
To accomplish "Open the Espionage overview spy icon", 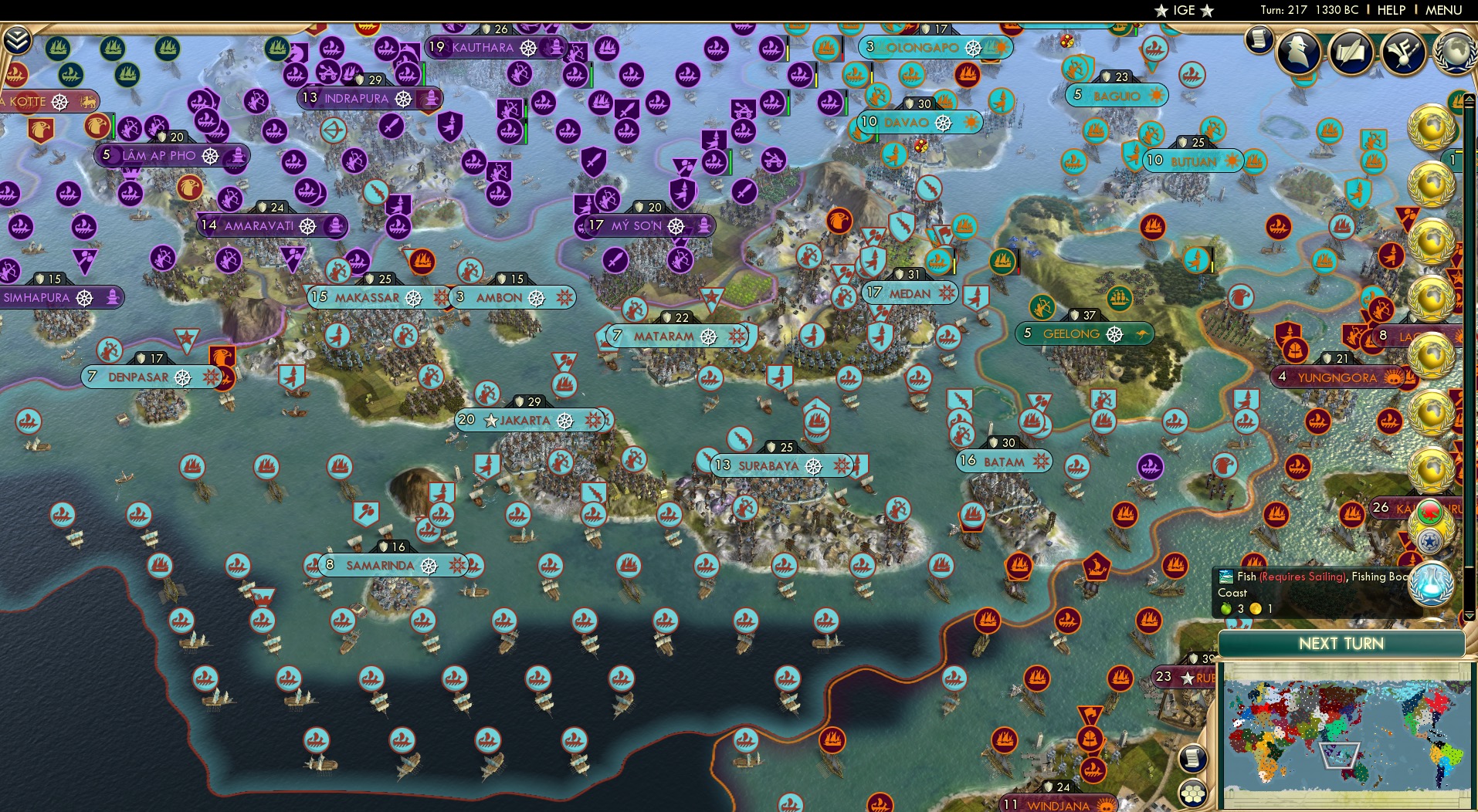I will click(x=1297, y=52).
